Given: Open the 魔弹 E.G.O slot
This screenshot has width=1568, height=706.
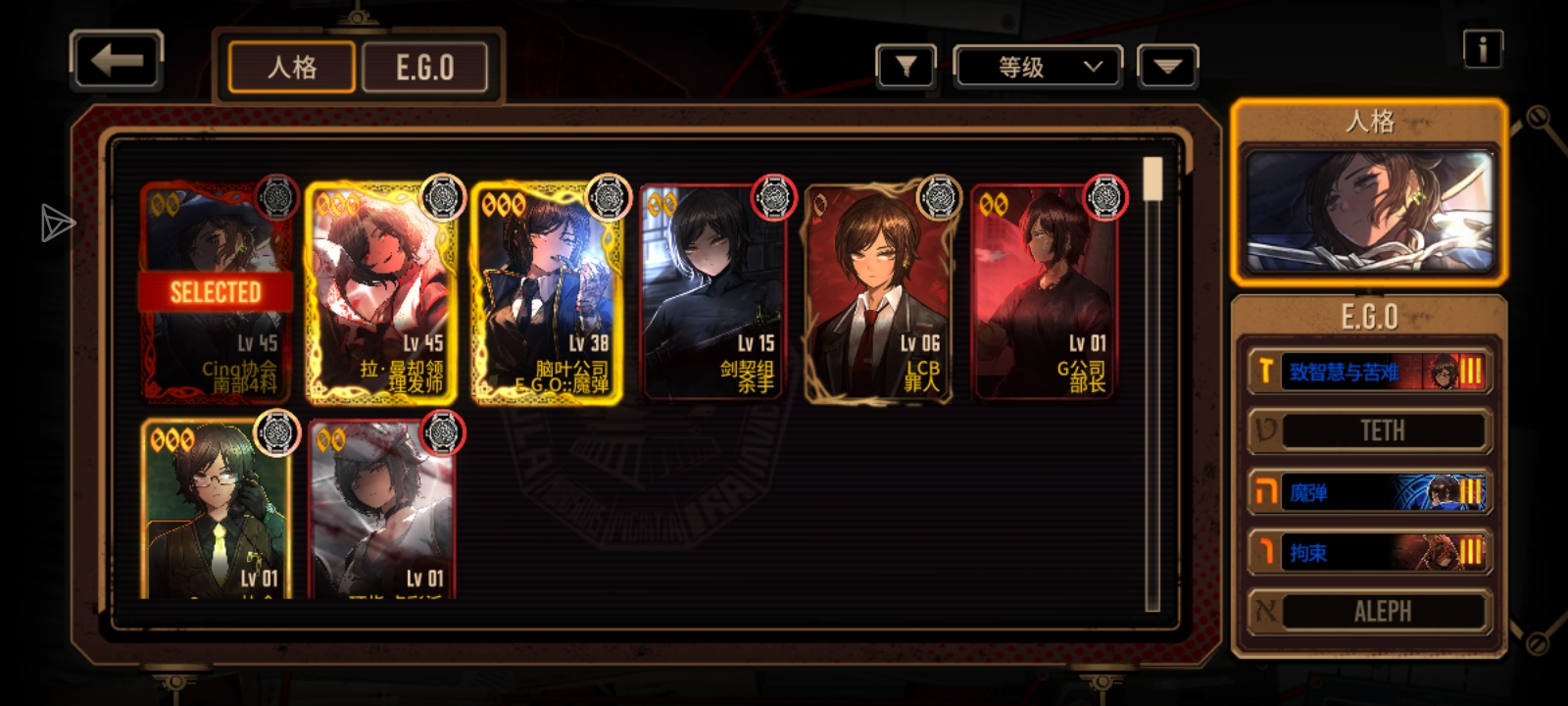Looking at the screenshot, I should pos(1369,492).
